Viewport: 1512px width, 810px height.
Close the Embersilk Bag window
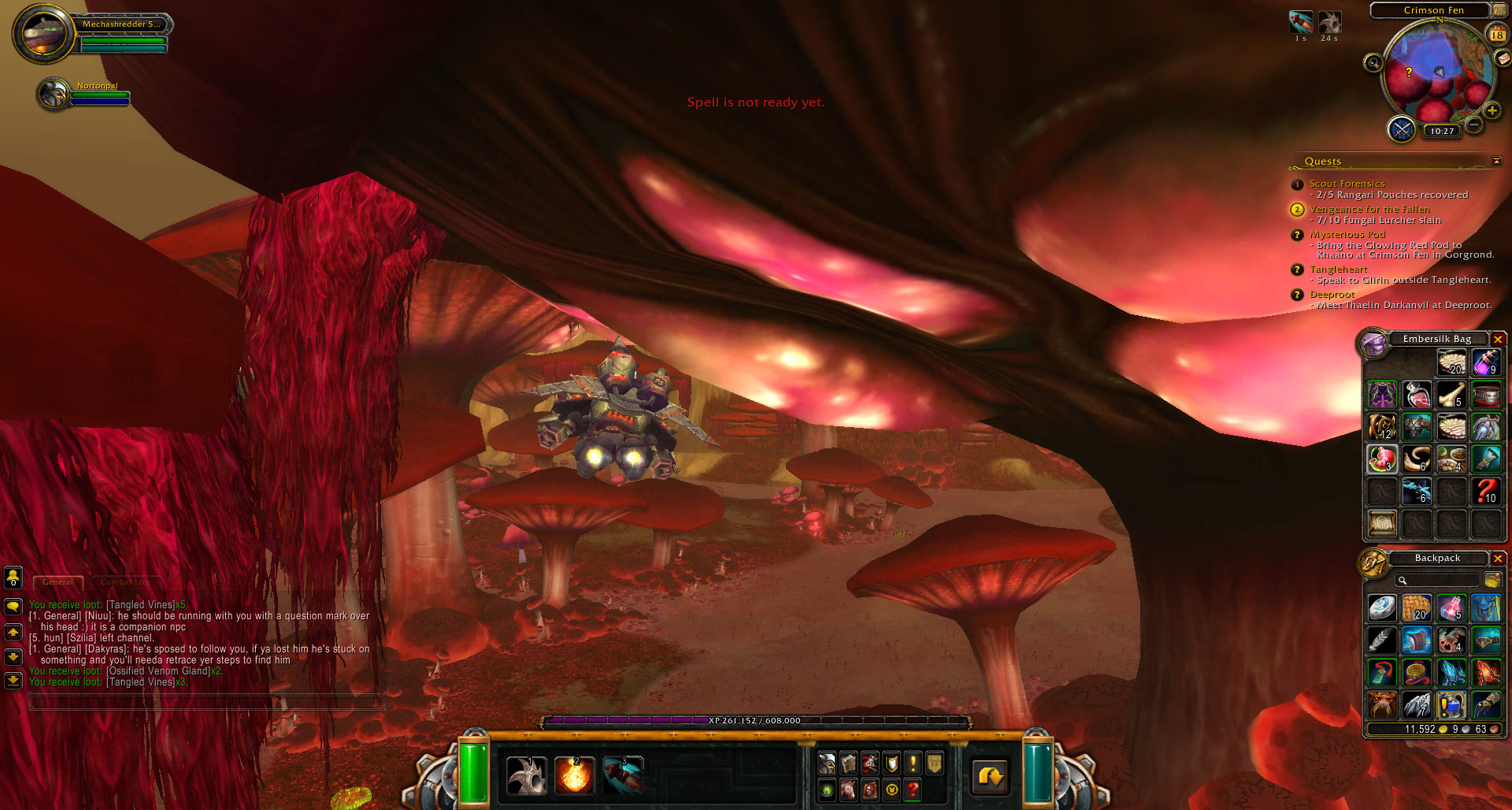click(1498, 340)
